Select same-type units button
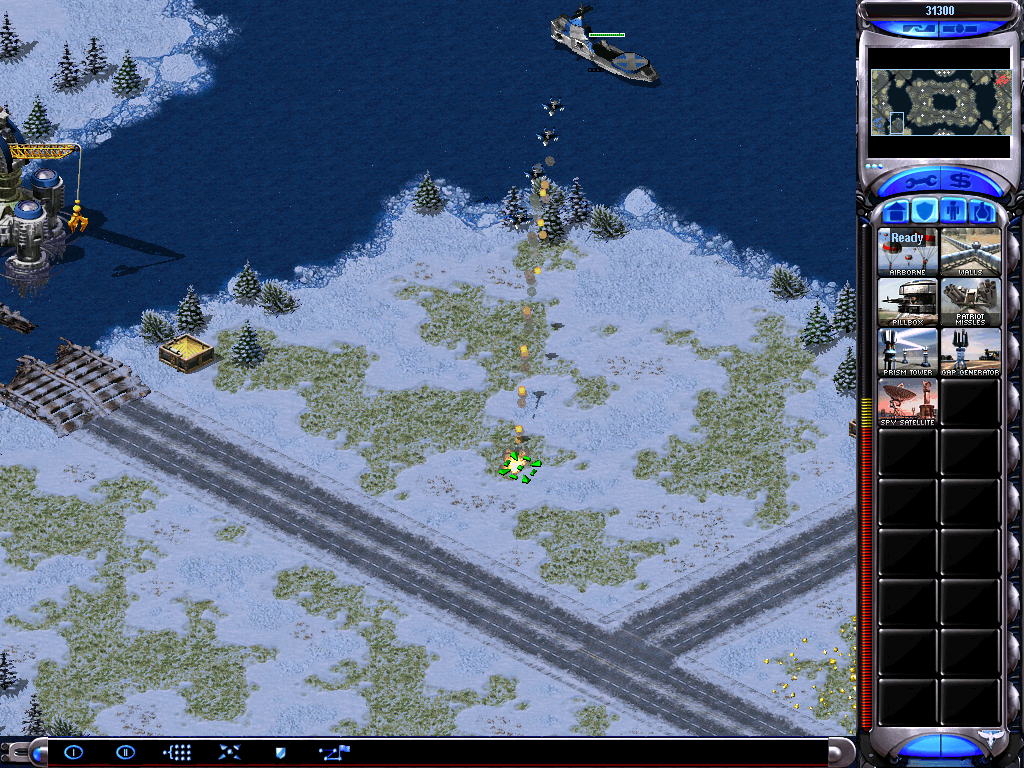 (177, 752)
